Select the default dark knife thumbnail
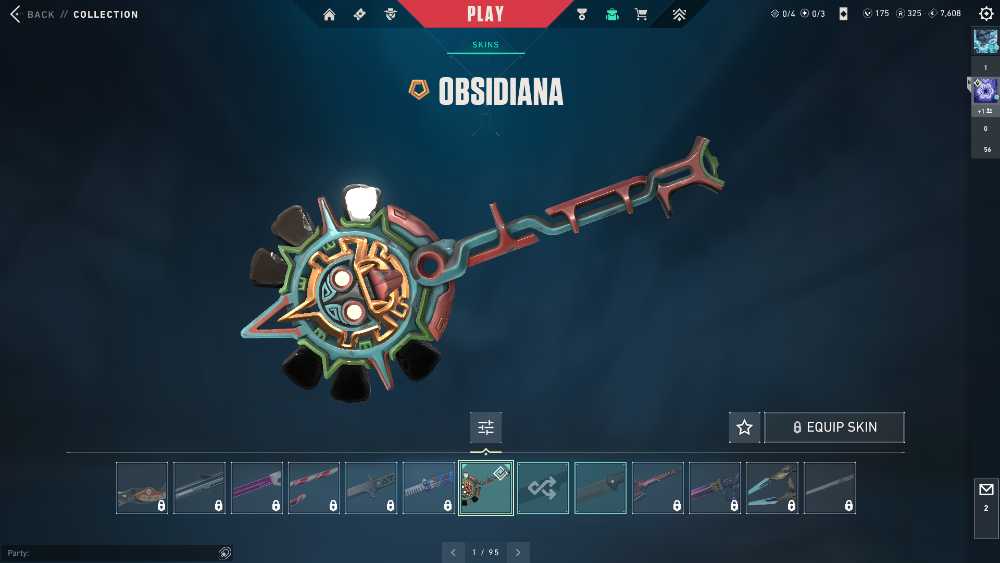 coord(600,488)
